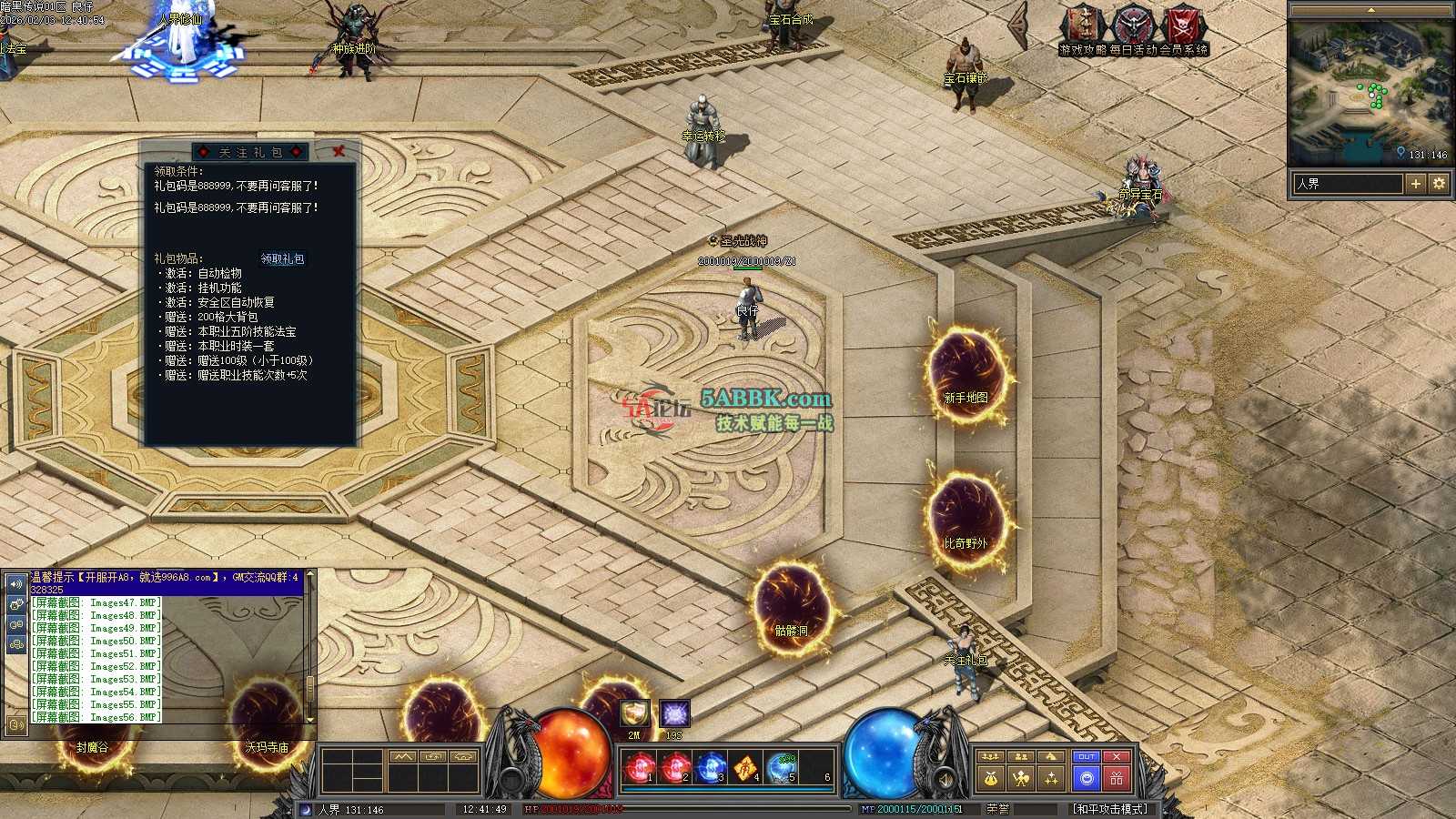This screenshot has height=819, width=1456.
Task: Use the blue orb item in slot 5
Action: (x=781, y=769)
